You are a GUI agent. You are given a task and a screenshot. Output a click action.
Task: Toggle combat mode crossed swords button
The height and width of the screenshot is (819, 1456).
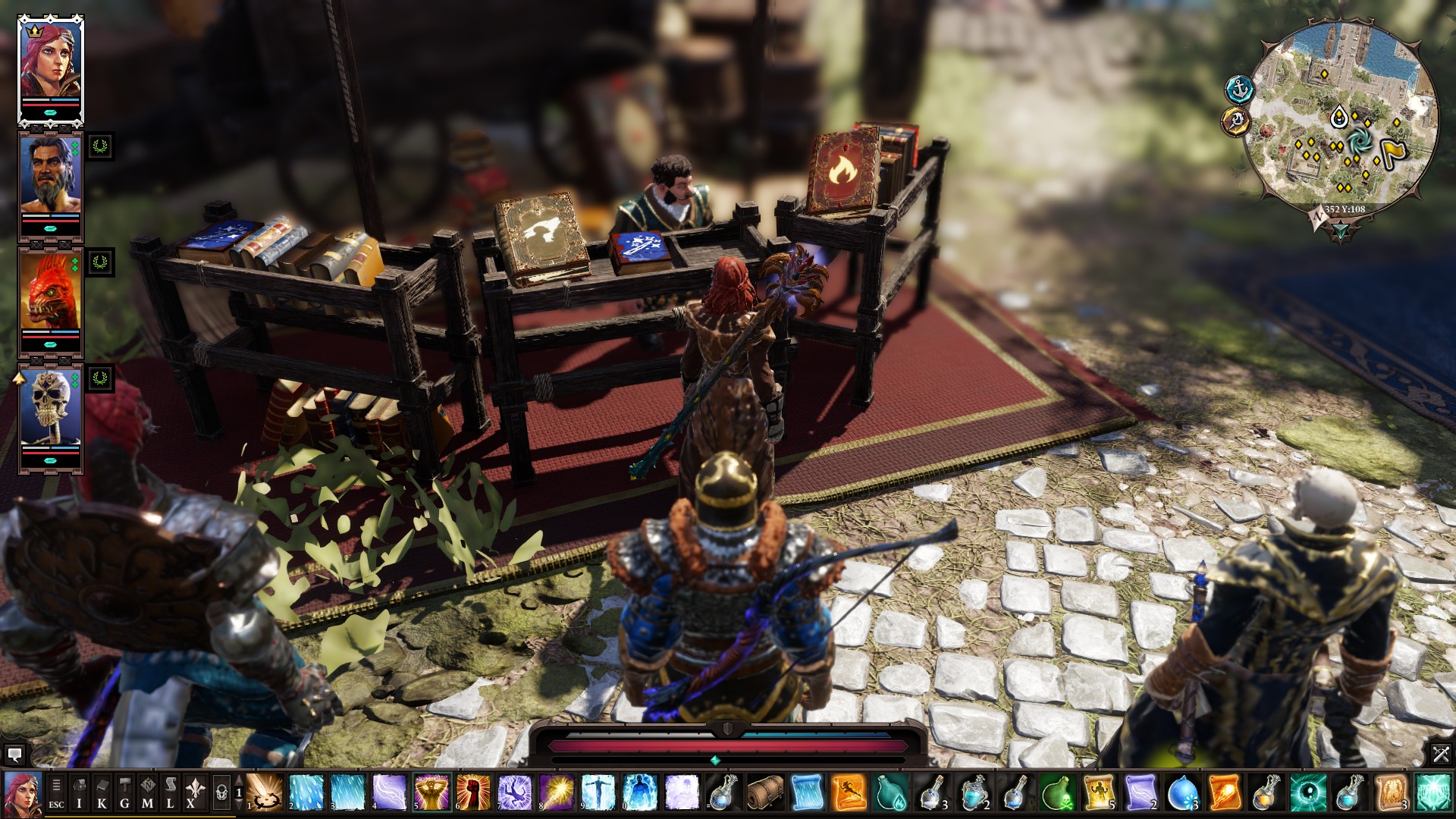click(1440, 755)
